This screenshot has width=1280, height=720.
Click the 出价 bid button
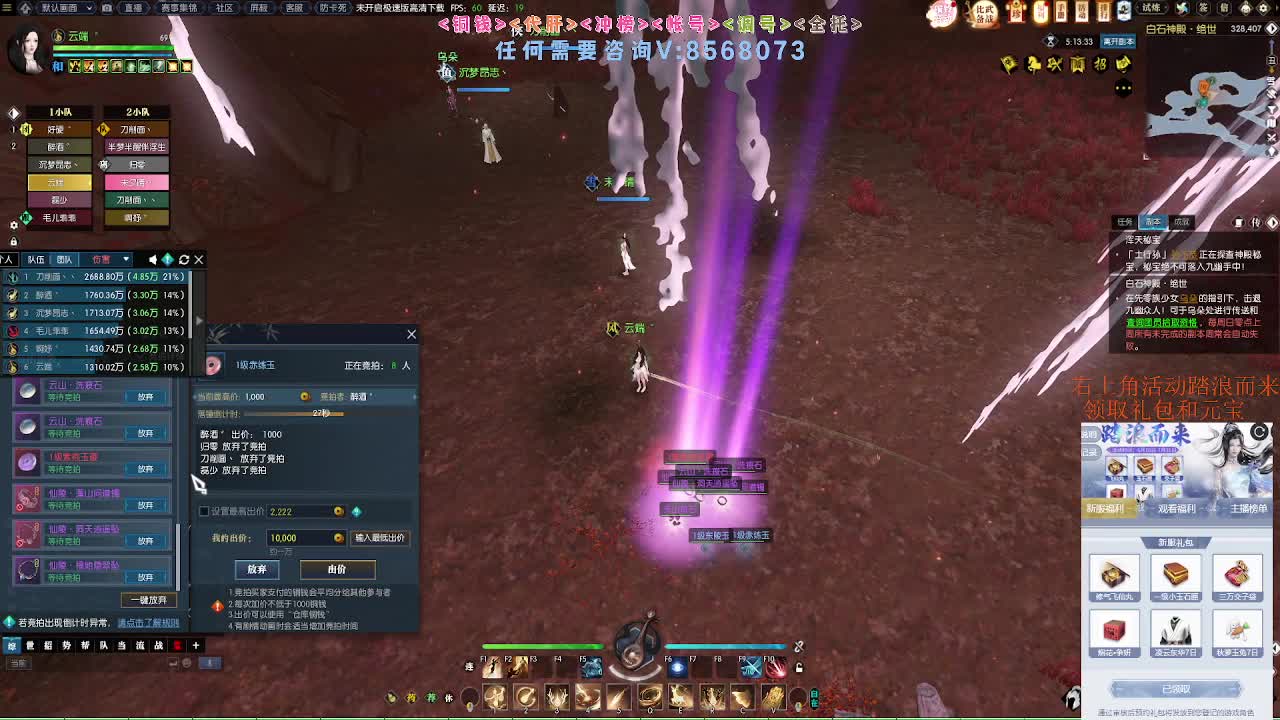[336, 571]
